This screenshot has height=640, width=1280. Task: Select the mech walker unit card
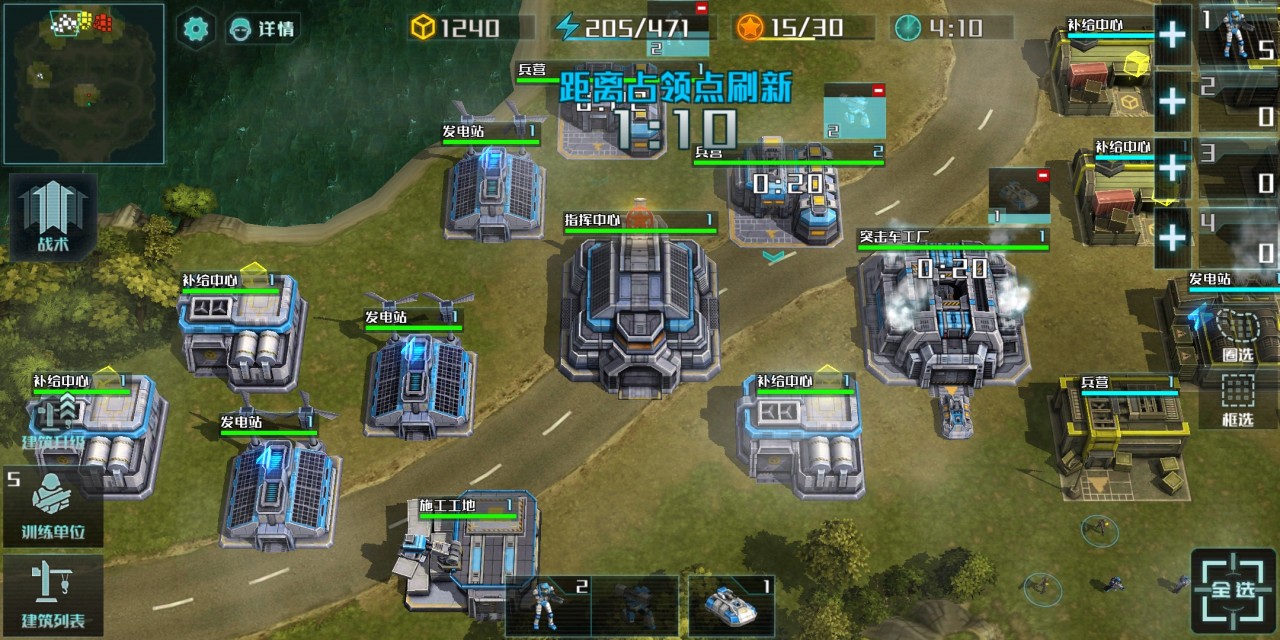[x=636, y=604]
